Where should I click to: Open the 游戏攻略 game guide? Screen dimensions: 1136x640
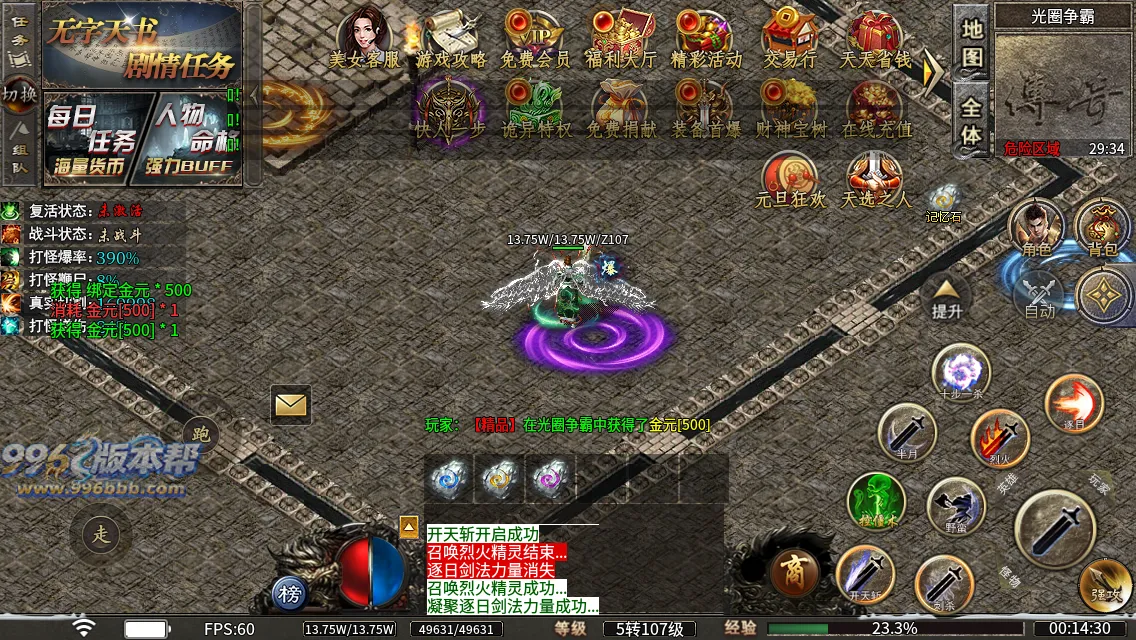coord(450,38)
